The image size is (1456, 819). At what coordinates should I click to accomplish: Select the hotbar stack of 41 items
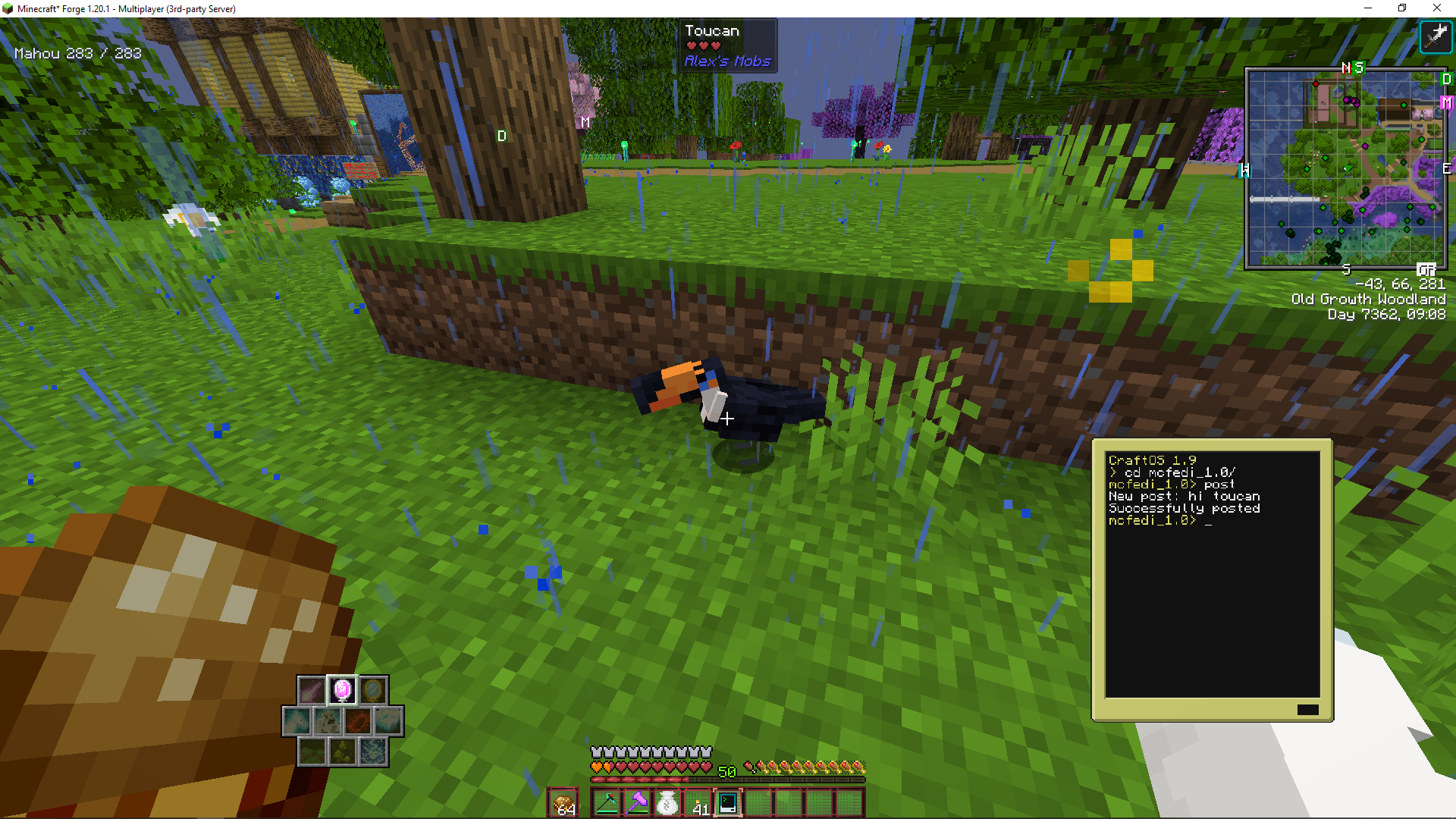coord(698,803)
